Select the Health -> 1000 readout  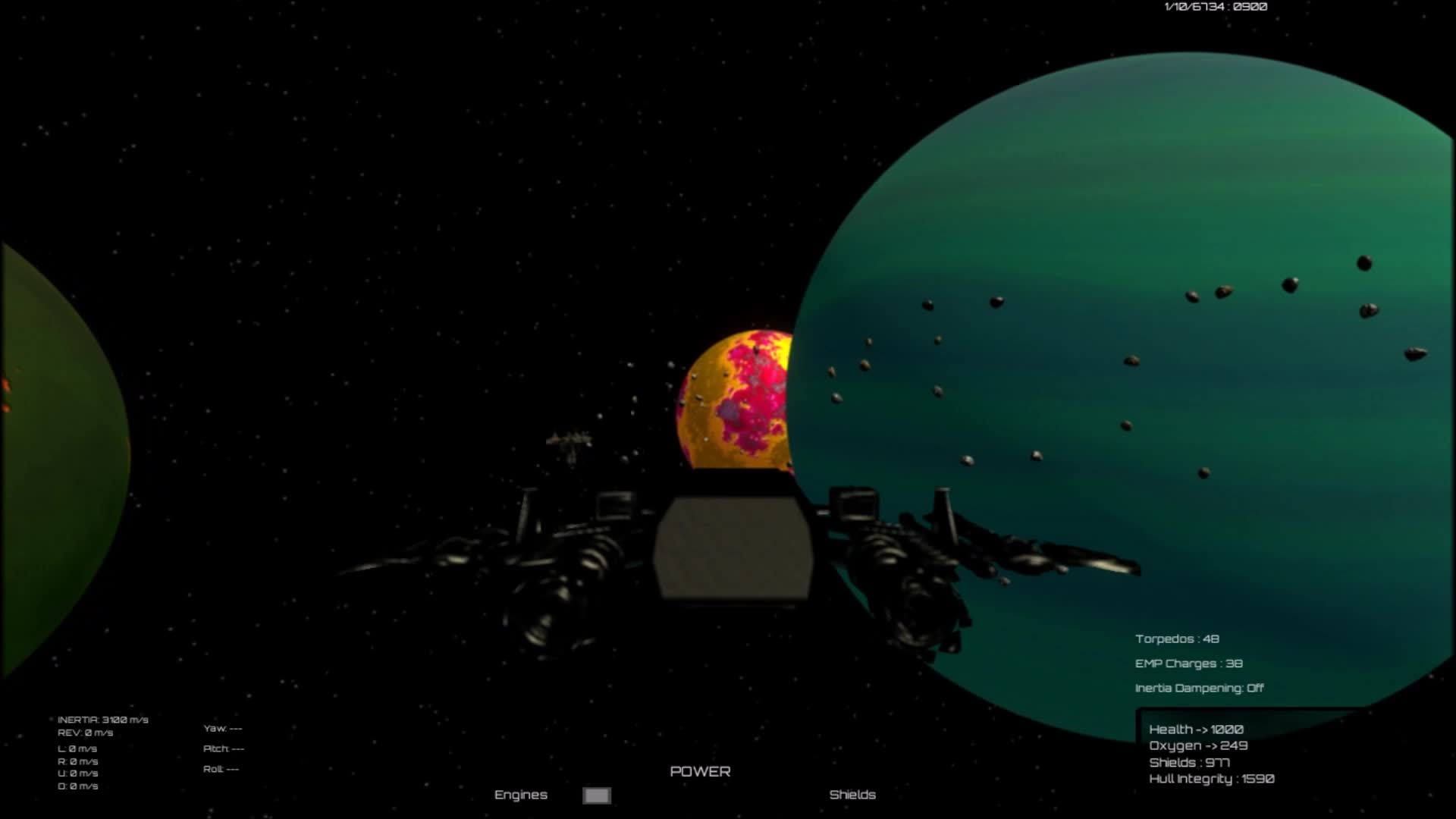coord(1197,727)
